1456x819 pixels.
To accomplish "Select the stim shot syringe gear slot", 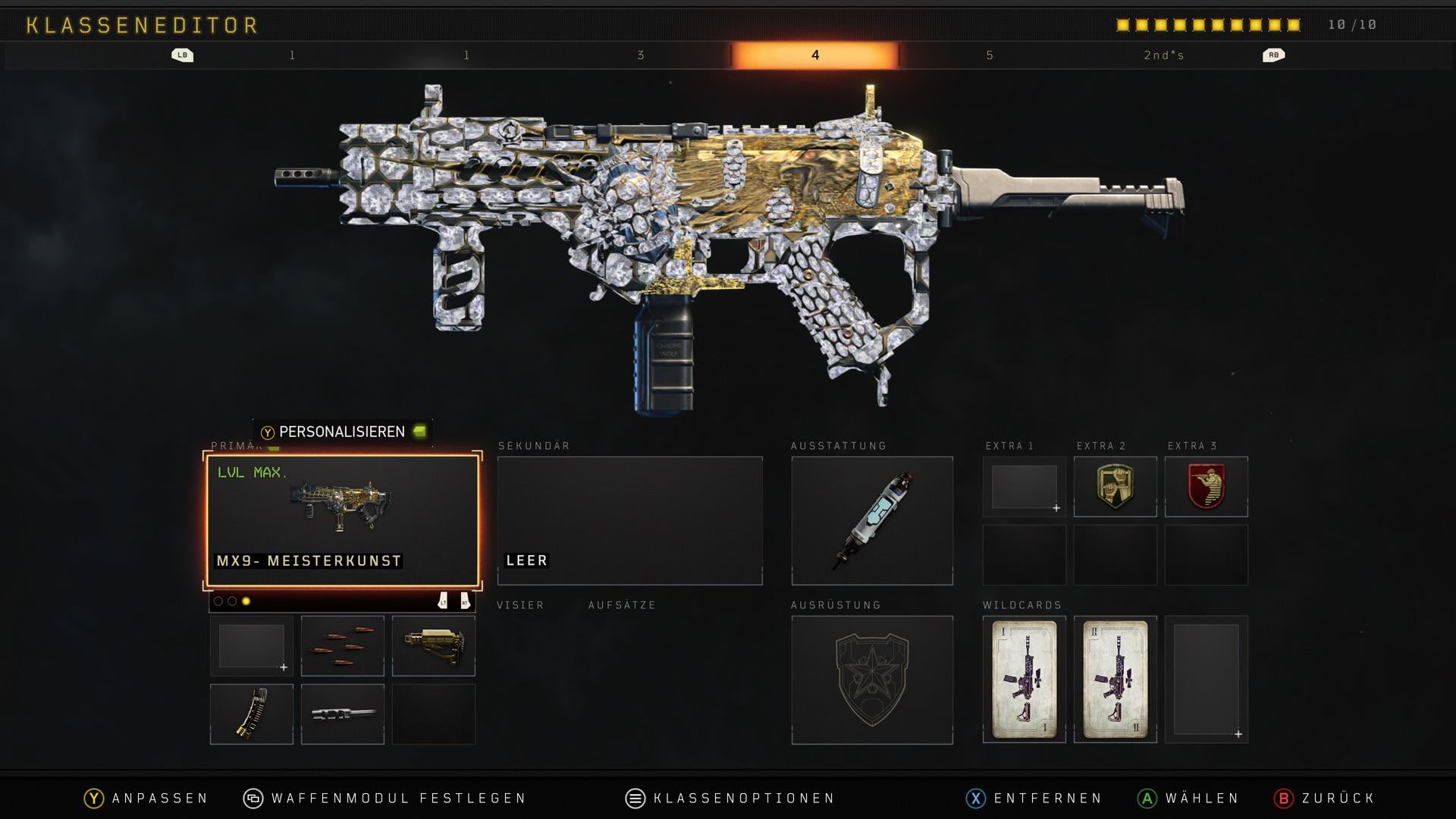I will 872,521.
